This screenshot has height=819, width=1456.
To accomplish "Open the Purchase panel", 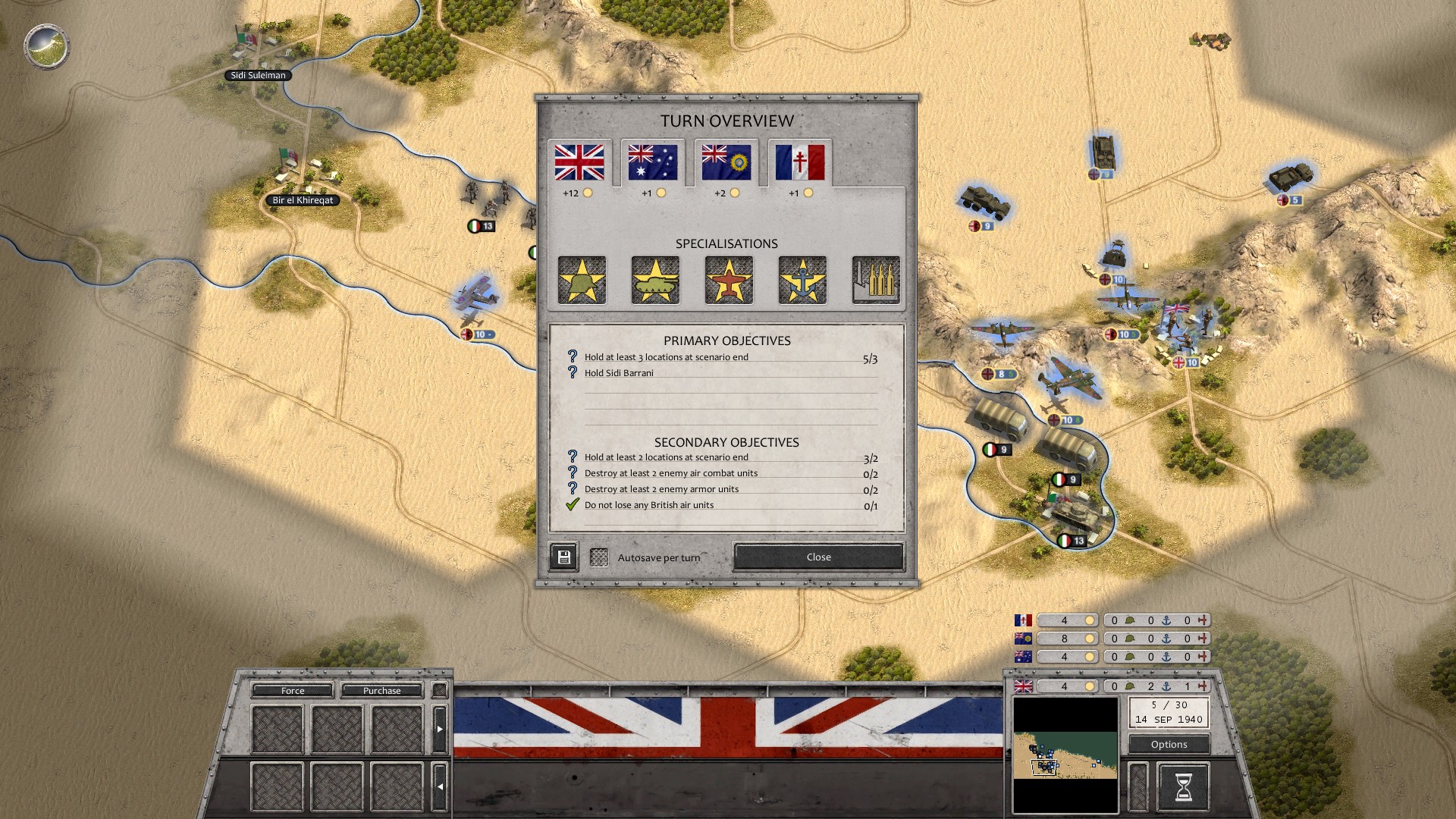I will [383, 691].
